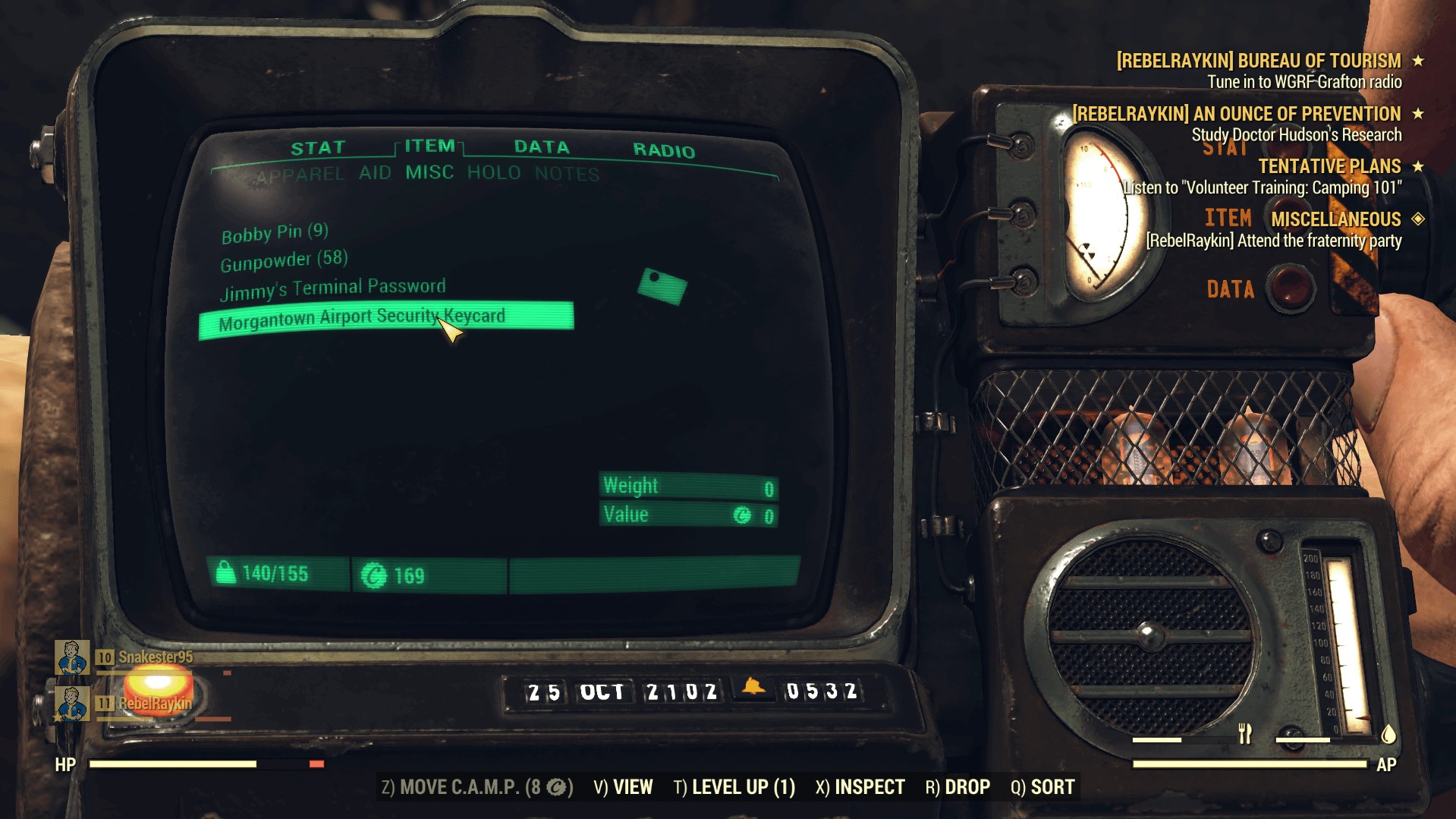Click the Tentative Plans quest entry
Image resolution: width=1456 pixels, height=819 pixels.
[x=1329, y=166]
